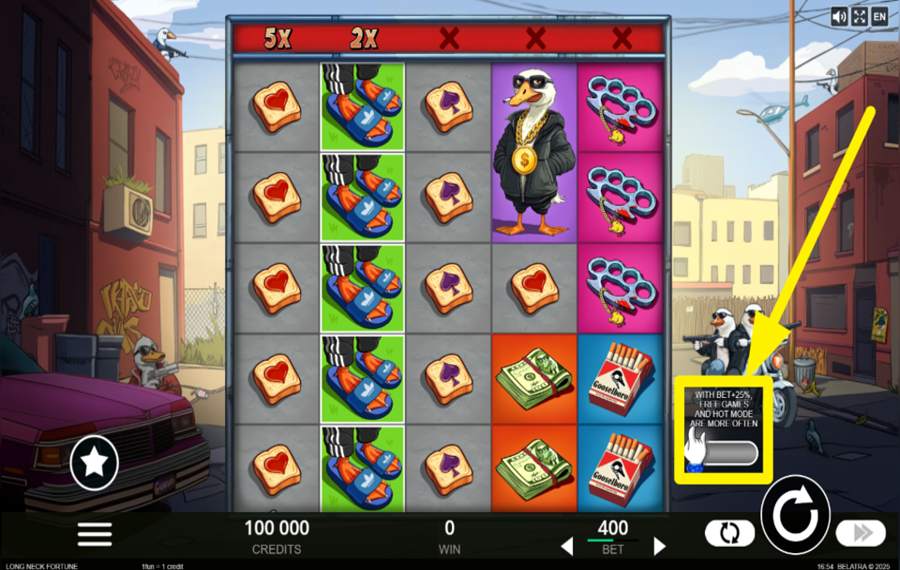Change the language from EN
This screenshot has width=900, height=570.
(x=879, y=16)
